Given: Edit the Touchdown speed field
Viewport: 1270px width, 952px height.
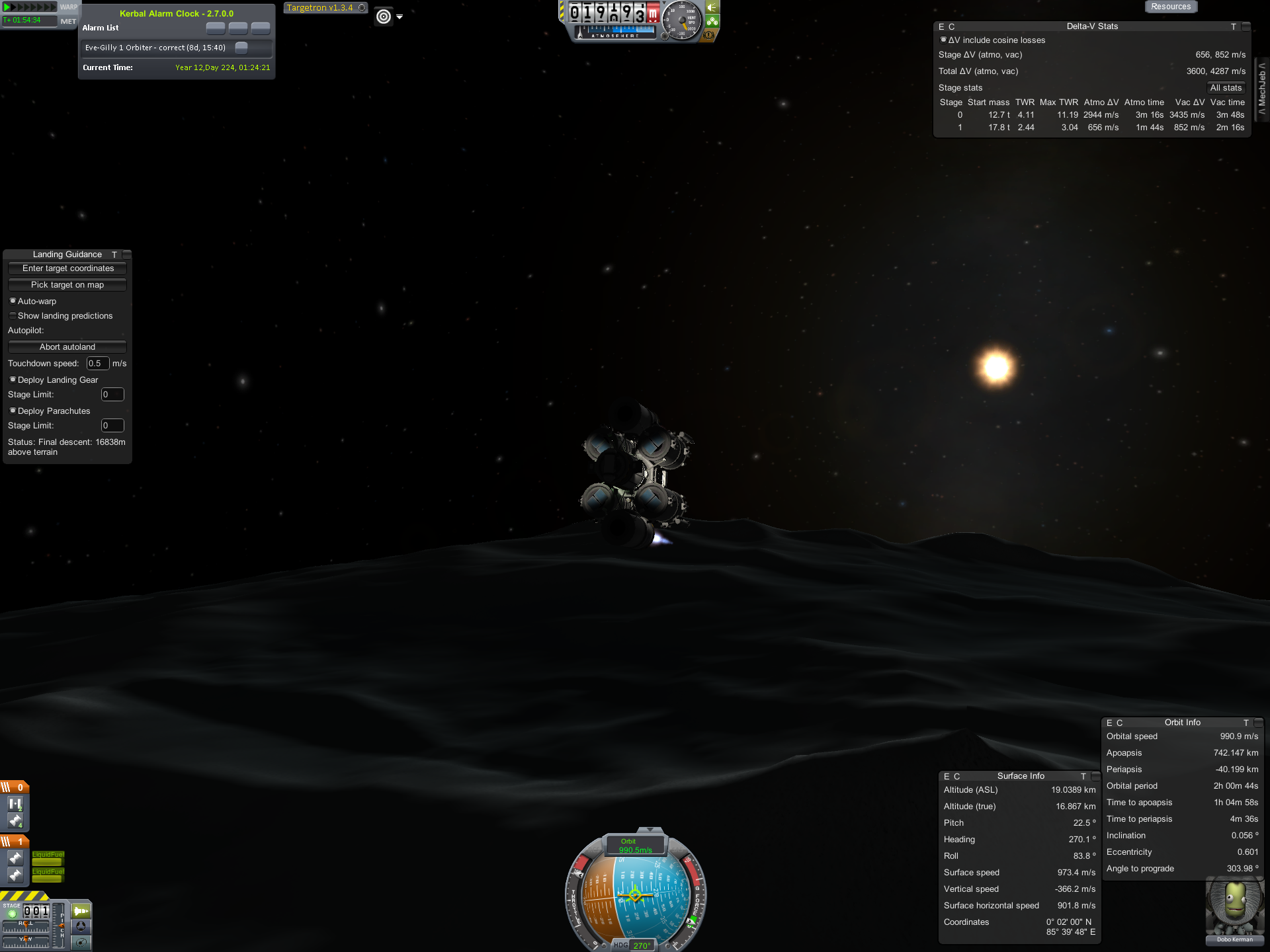Looking at the screenshot, I should [97, 364].
